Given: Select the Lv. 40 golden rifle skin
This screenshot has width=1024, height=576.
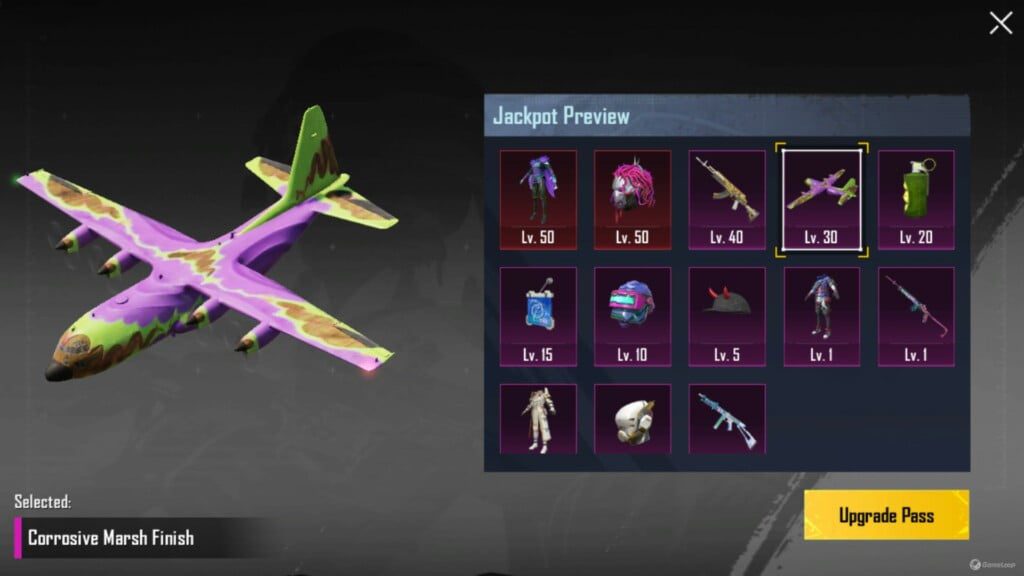Looking at the screenshot, I should click(727, 199).
